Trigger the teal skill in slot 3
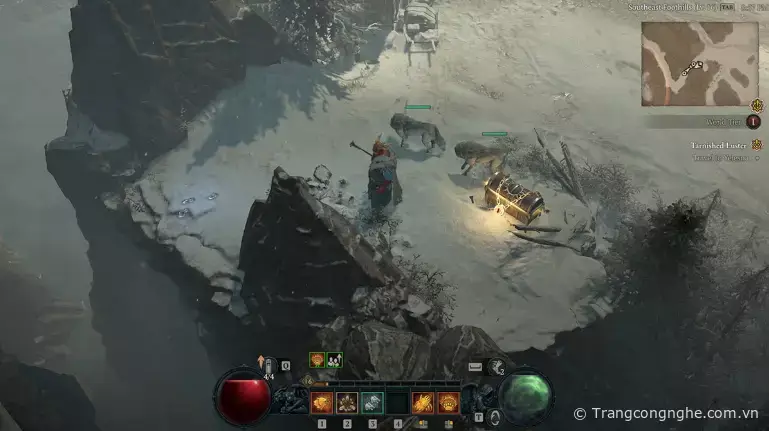 372,403
